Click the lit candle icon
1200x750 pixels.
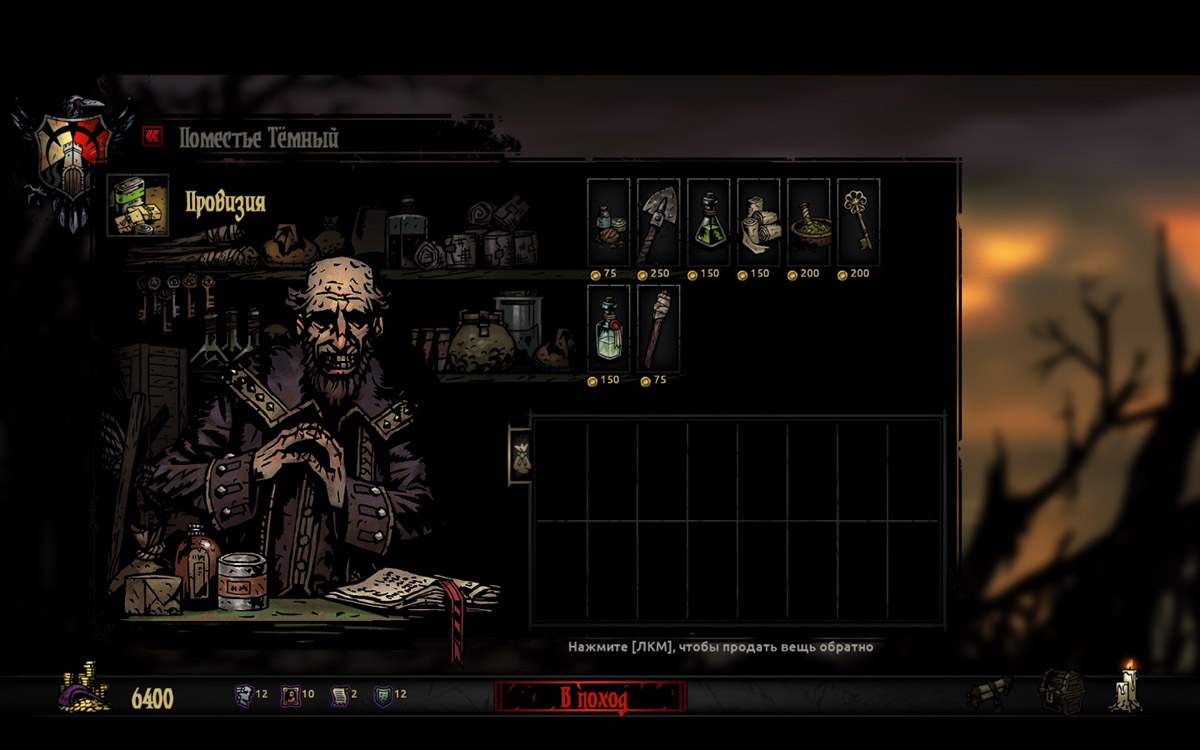1128,687
